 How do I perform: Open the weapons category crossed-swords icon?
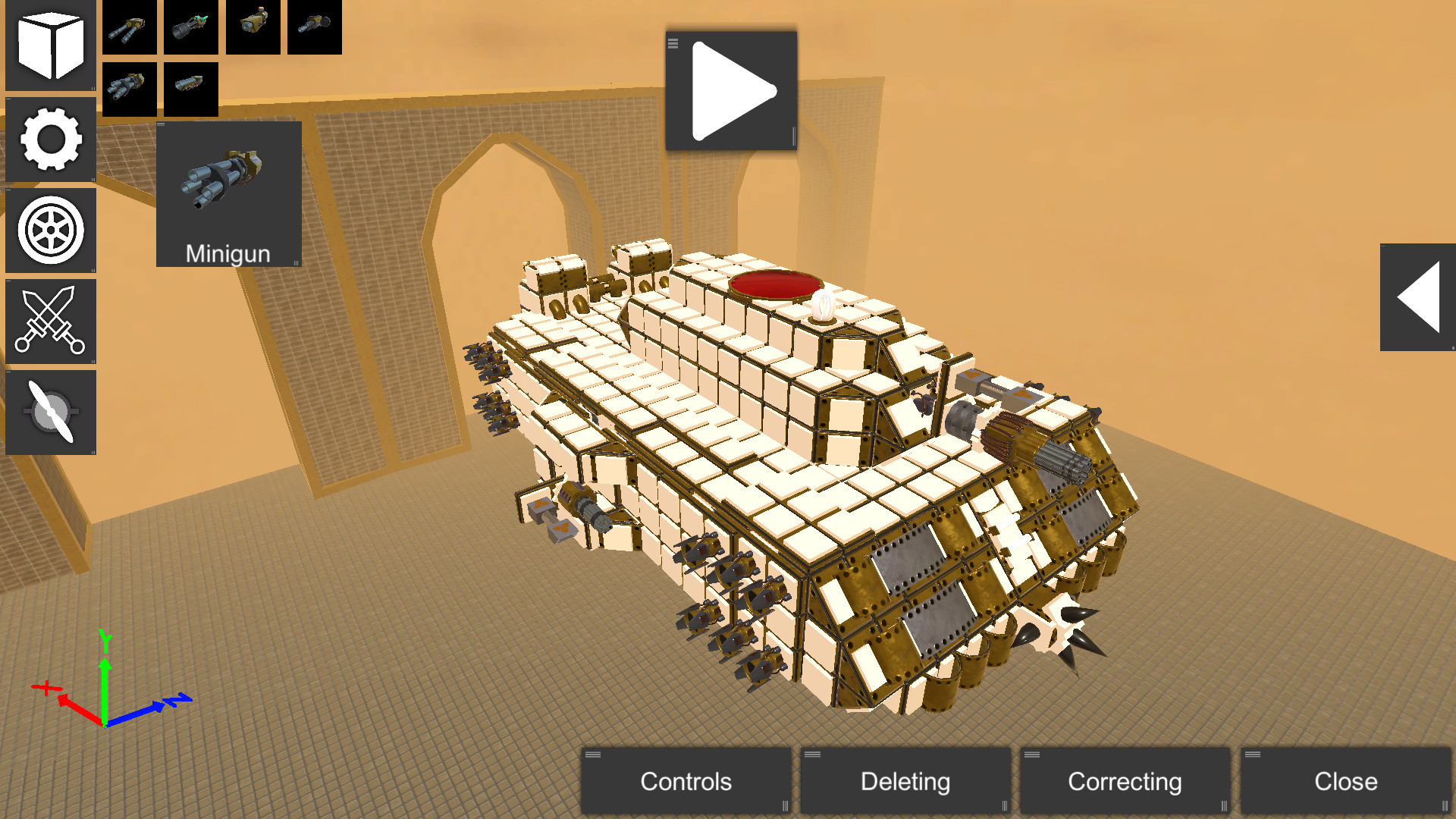[x=49, y=322]
